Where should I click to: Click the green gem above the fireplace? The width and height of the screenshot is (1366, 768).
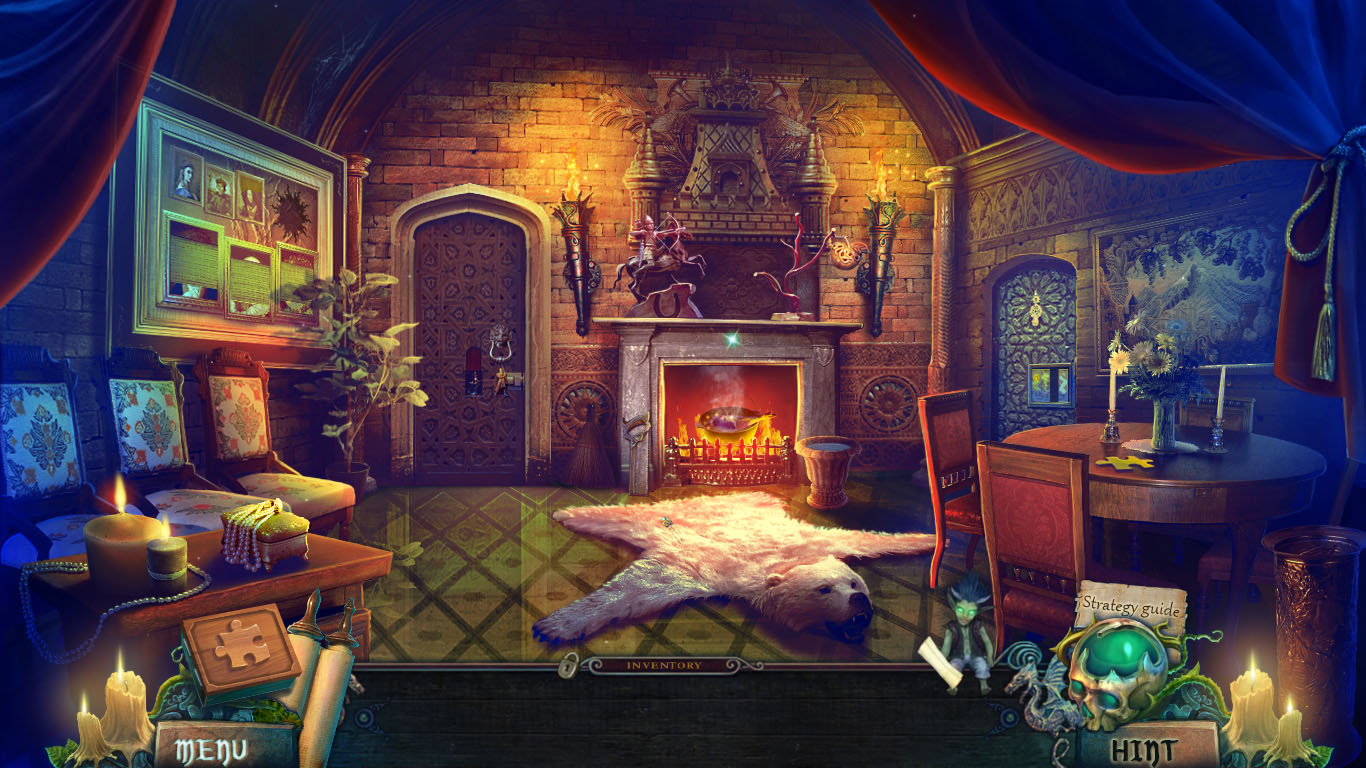pos(730,340)
